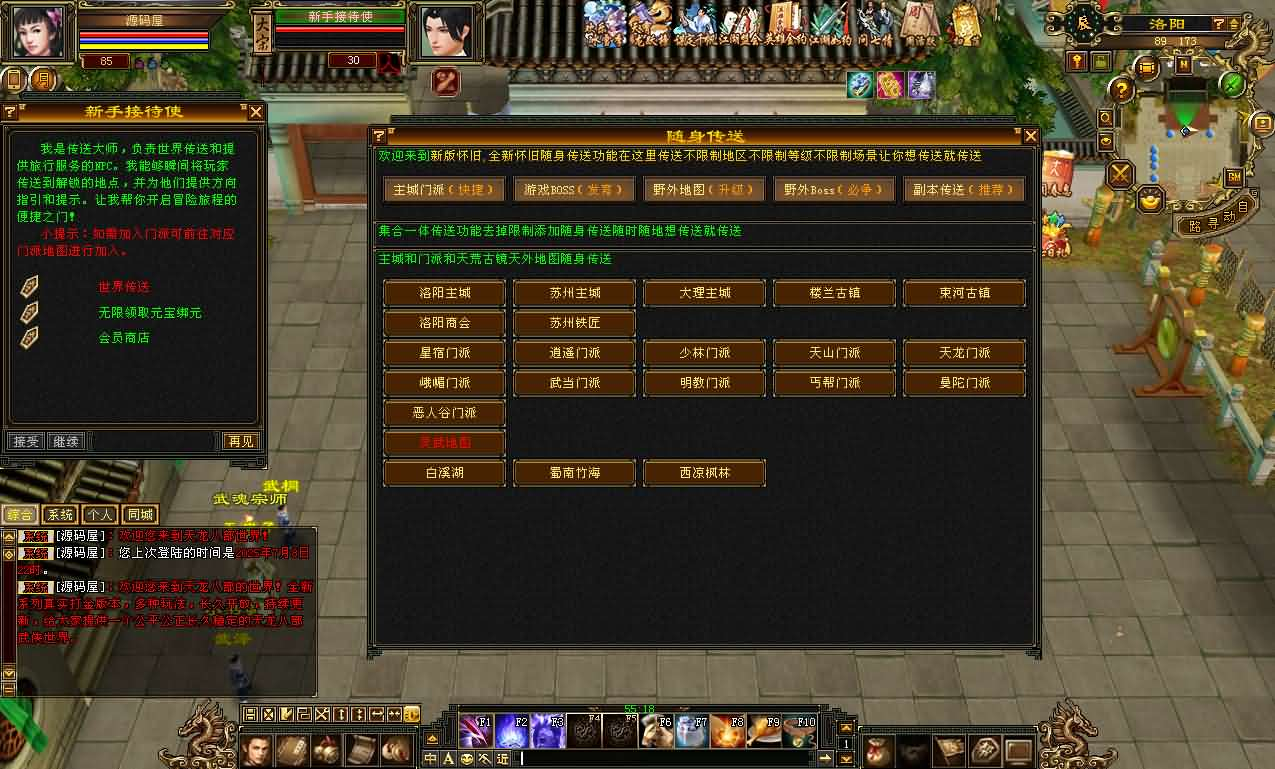Teleport to 少林门派
The image size is (1275, 769).
point(704,353)
